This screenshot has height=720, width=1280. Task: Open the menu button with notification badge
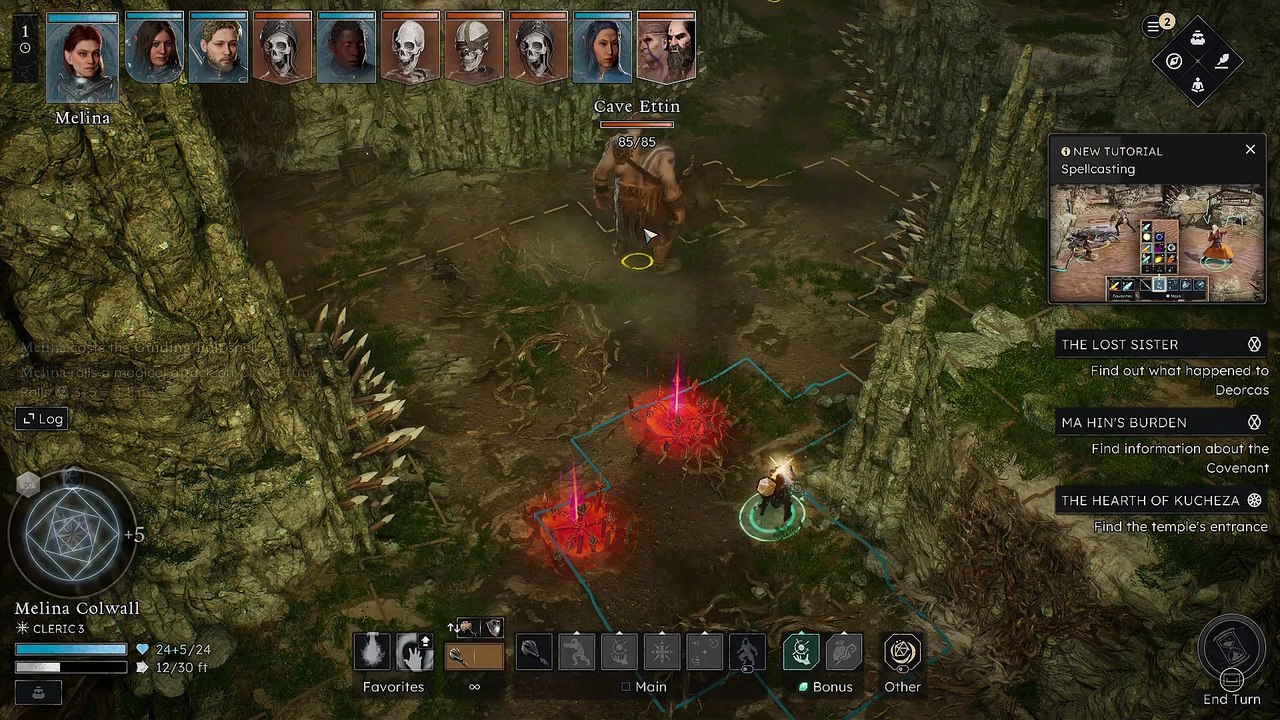coord(1154,26)
